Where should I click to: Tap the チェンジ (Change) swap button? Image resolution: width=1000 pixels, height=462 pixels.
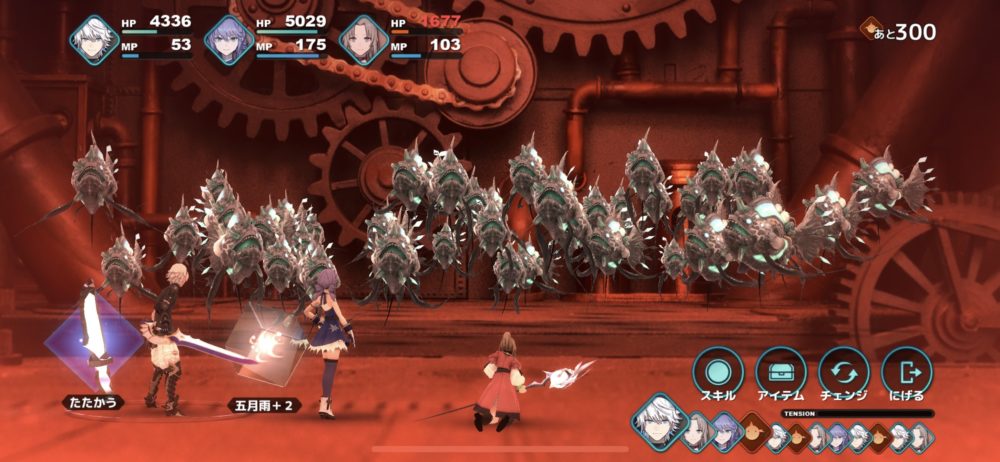(843, 372)
